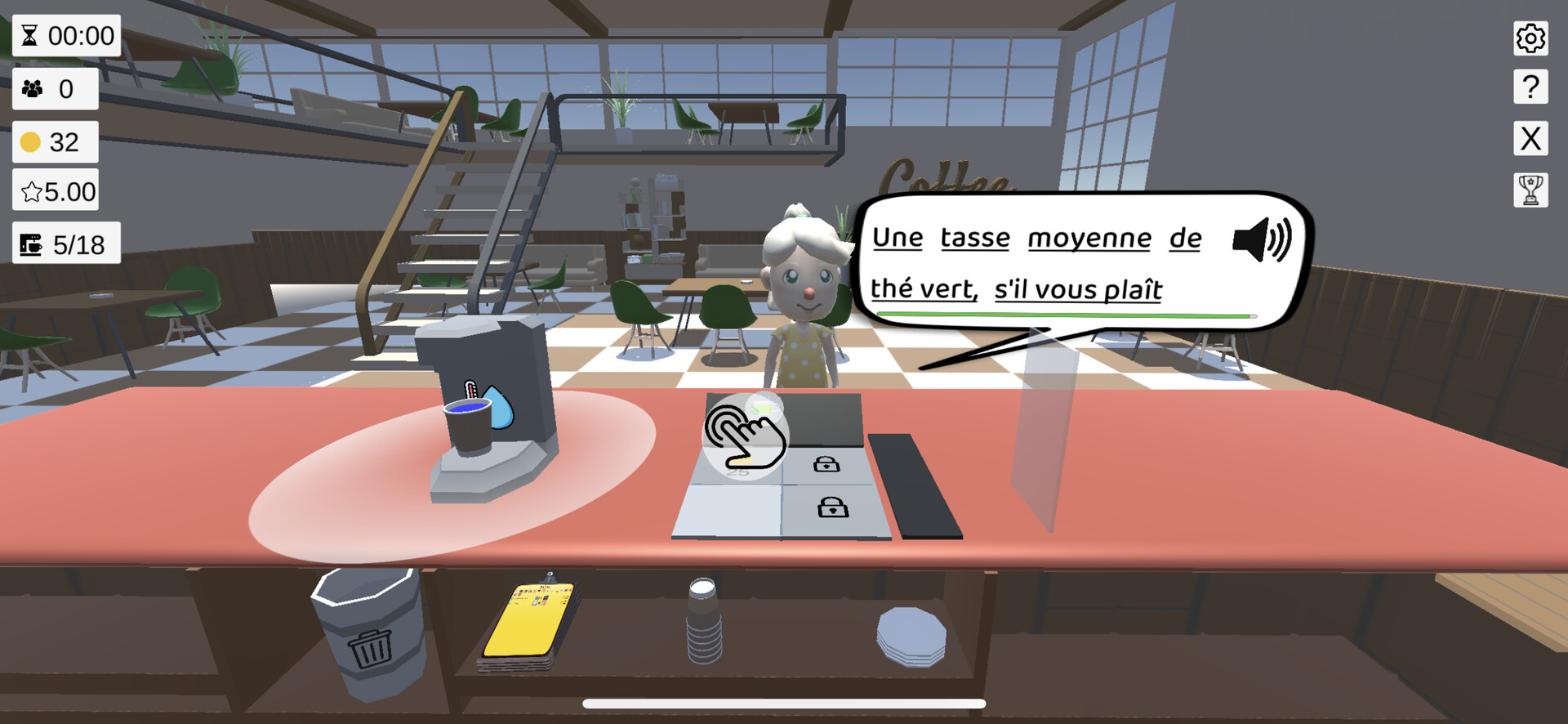This screenshot has width=1568, height=724.
Task: Open the help panel with question mark
Action: coord(1532,88)
